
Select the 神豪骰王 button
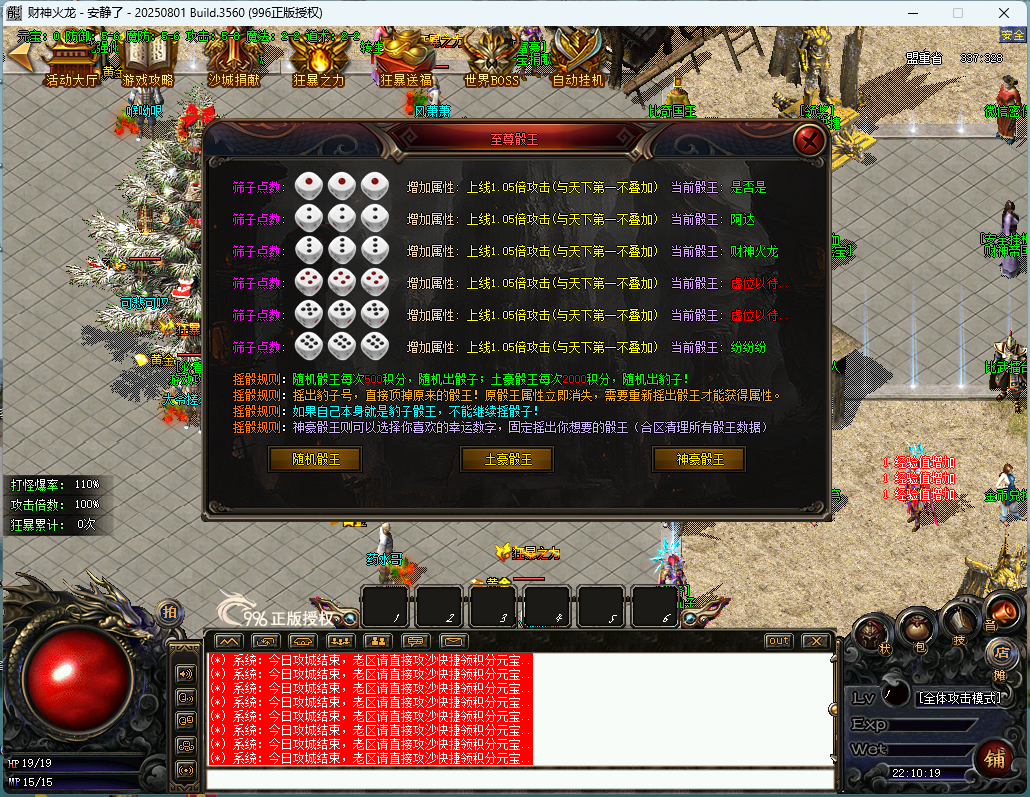pos(699,459)
